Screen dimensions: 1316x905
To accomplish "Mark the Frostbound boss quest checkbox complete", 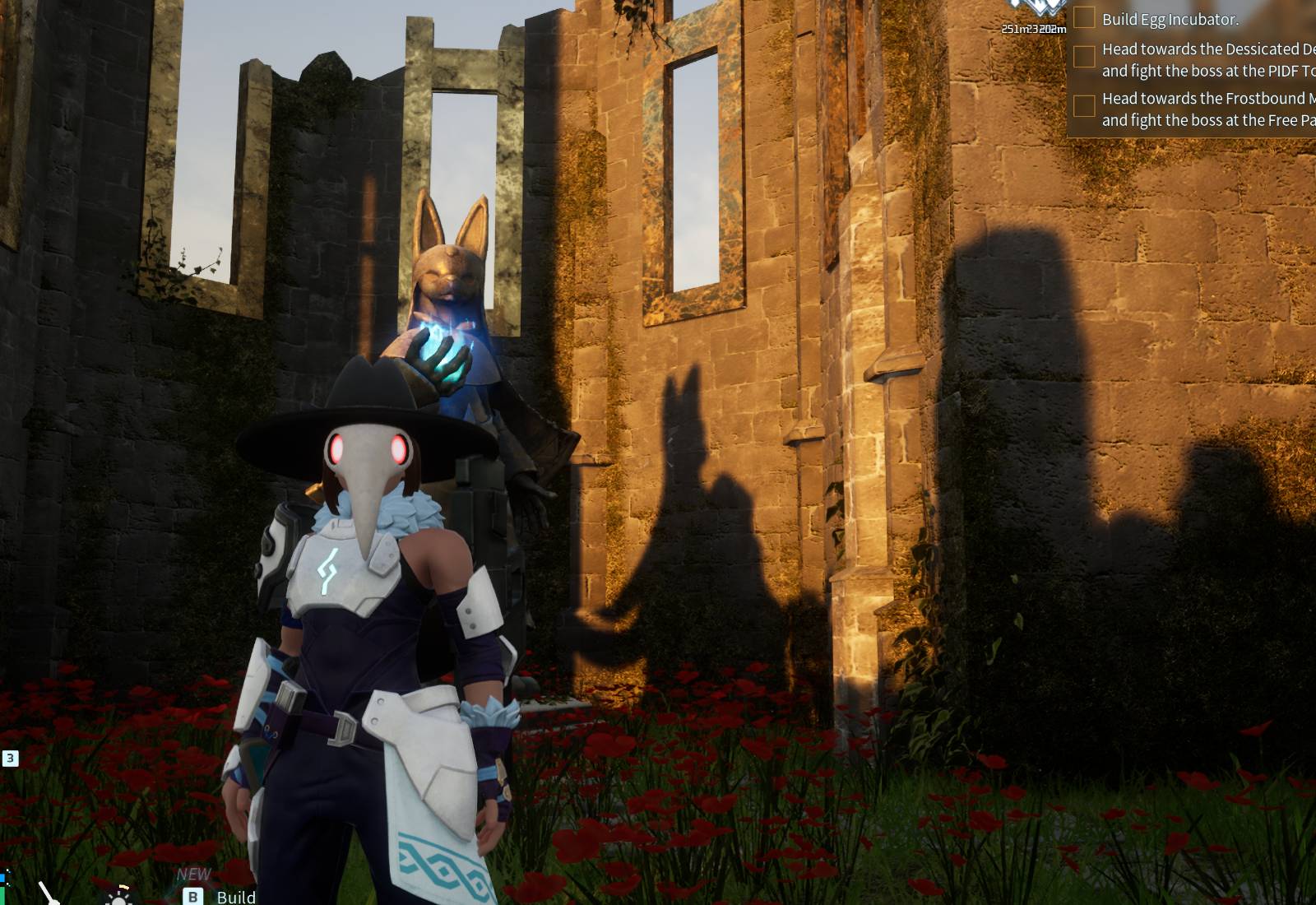I will point(1085,104).
